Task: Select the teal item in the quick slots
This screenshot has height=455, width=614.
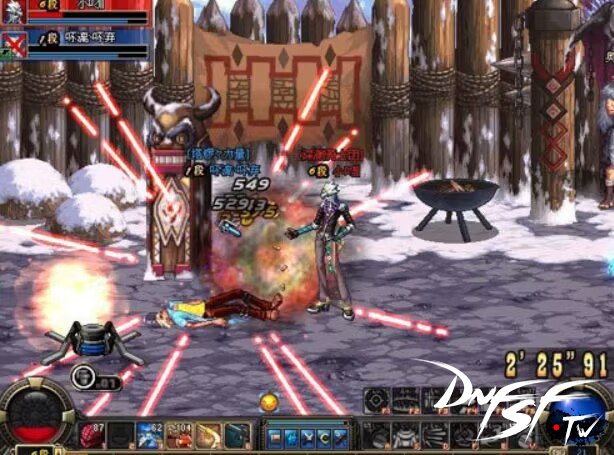Action: click(238, 435)
